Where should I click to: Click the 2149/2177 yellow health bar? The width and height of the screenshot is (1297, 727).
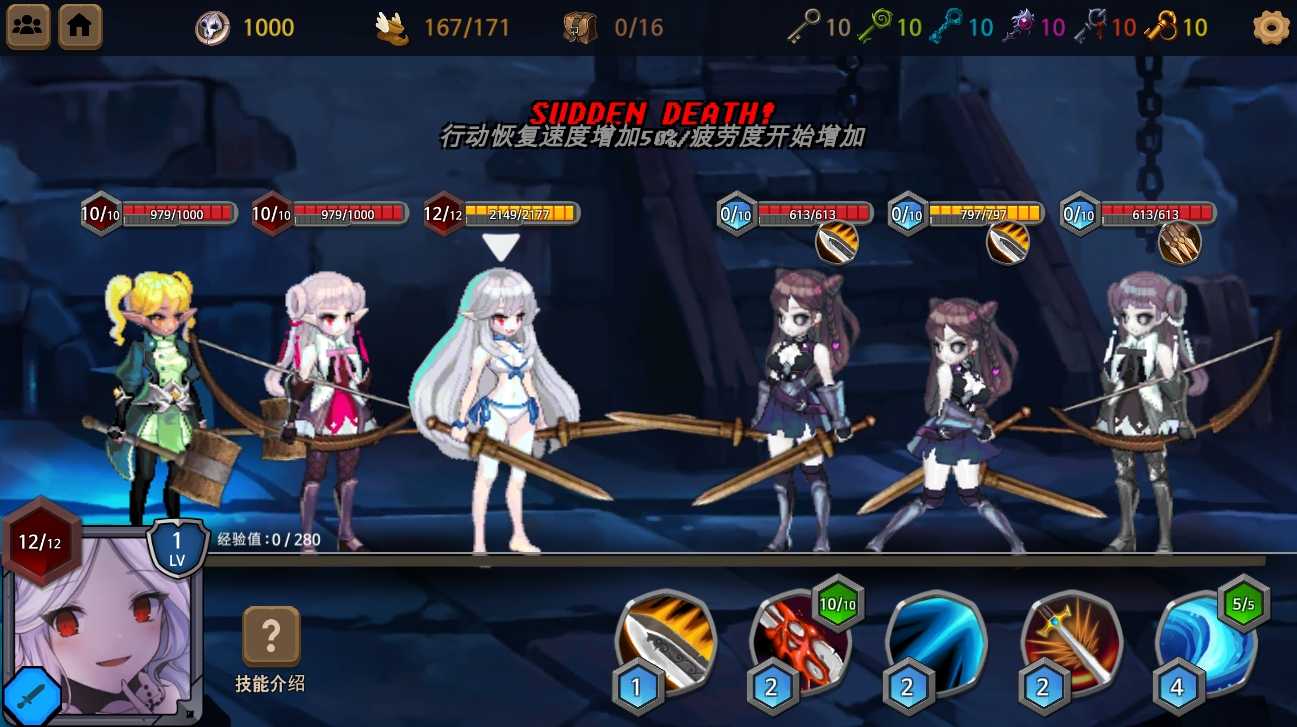[x=519, y=213]
